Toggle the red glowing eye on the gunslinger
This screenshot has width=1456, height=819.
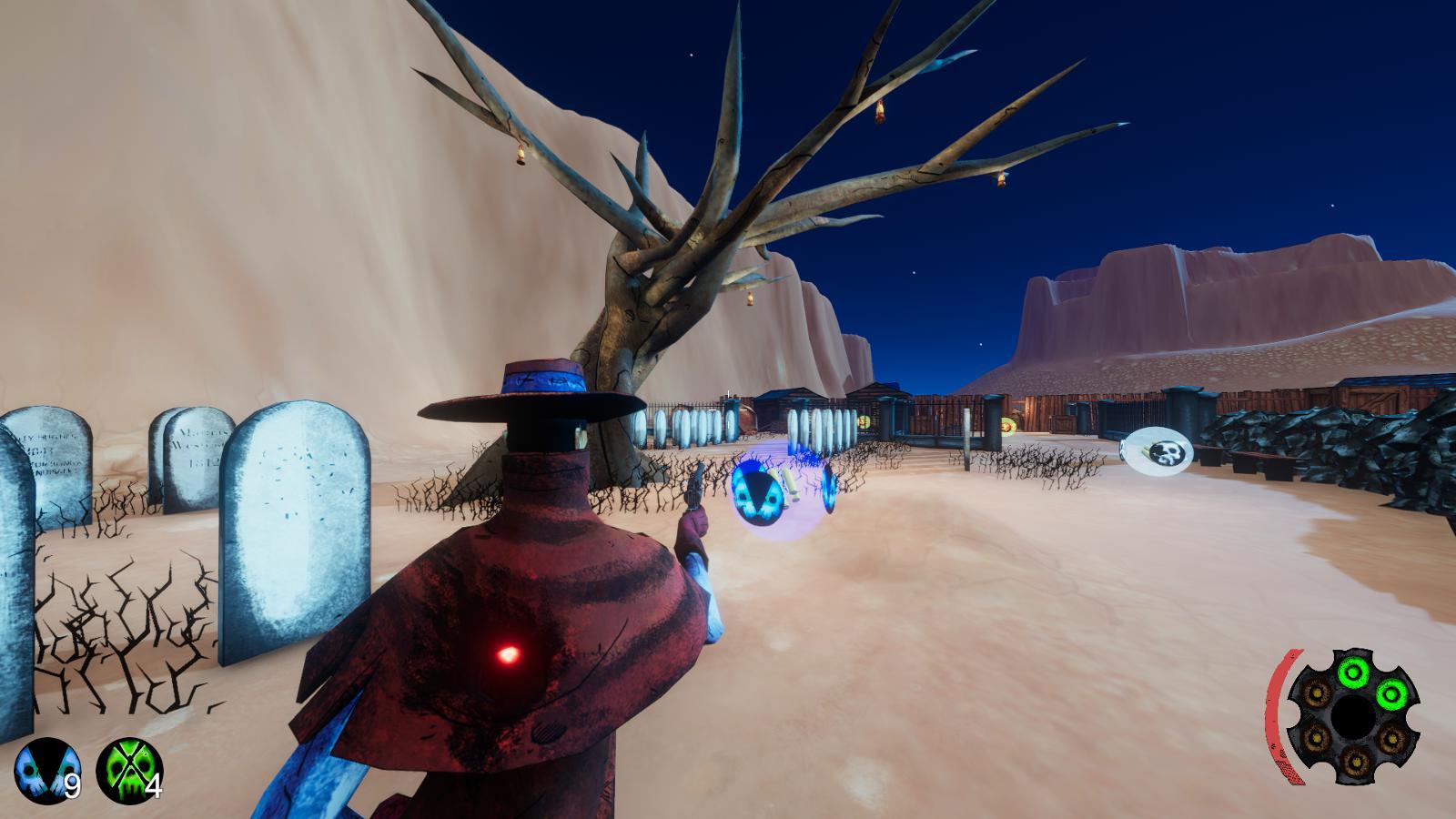pyautogui.click(x=507, y=654)
